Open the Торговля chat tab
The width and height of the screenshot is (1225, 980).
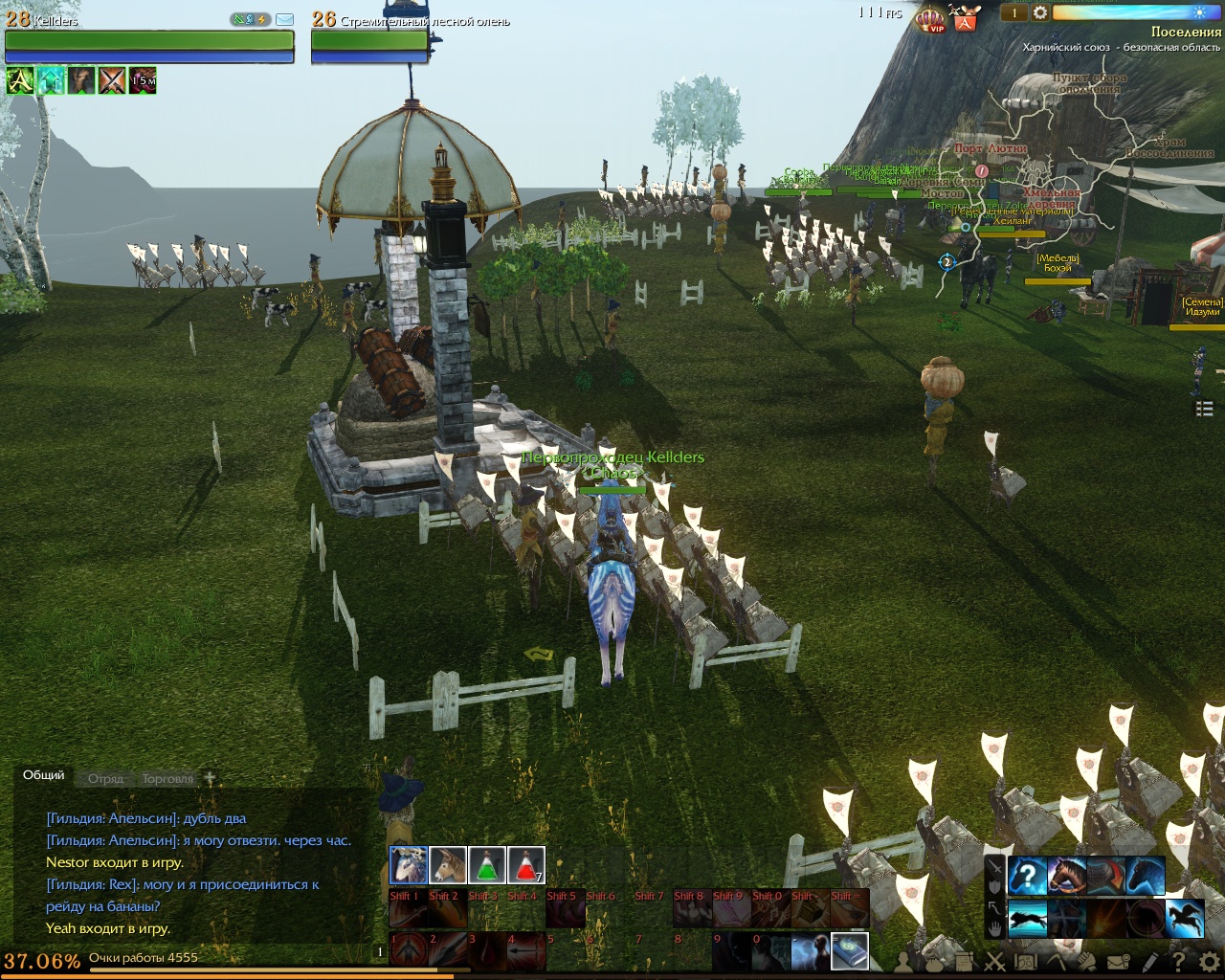pyautogui.click(x=167, y=779)
